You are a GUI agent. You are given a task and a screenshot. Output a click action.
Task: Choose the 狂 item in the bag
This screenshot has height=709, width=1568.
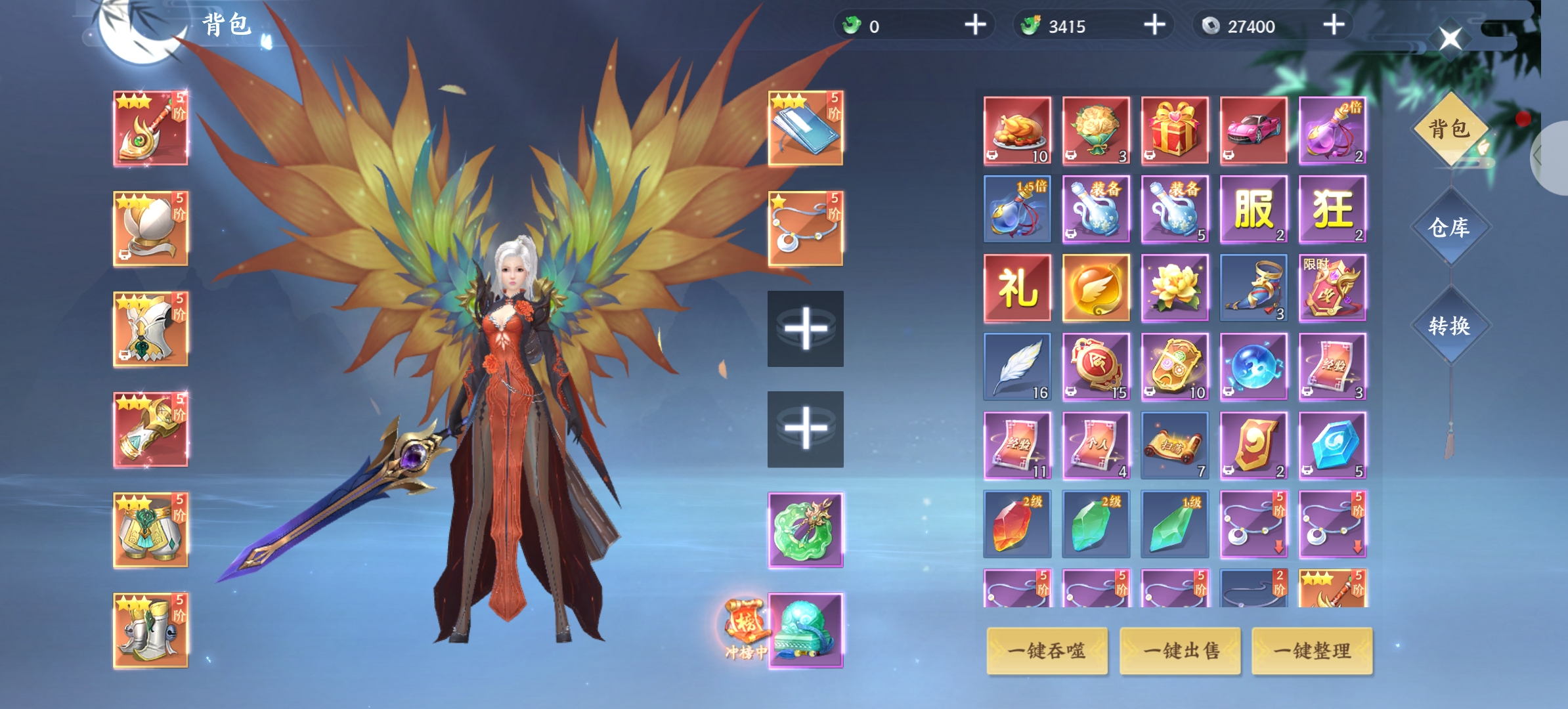tap(1332, 209)
